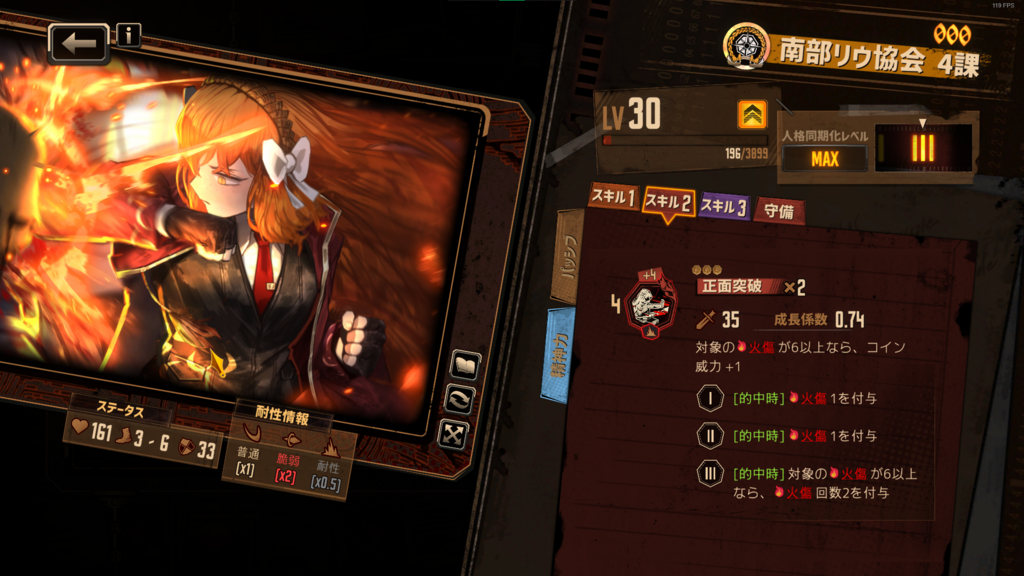Switch to the スキル1 tab
This screenshot has width=1024, height=576.
(x=613, y=198)
